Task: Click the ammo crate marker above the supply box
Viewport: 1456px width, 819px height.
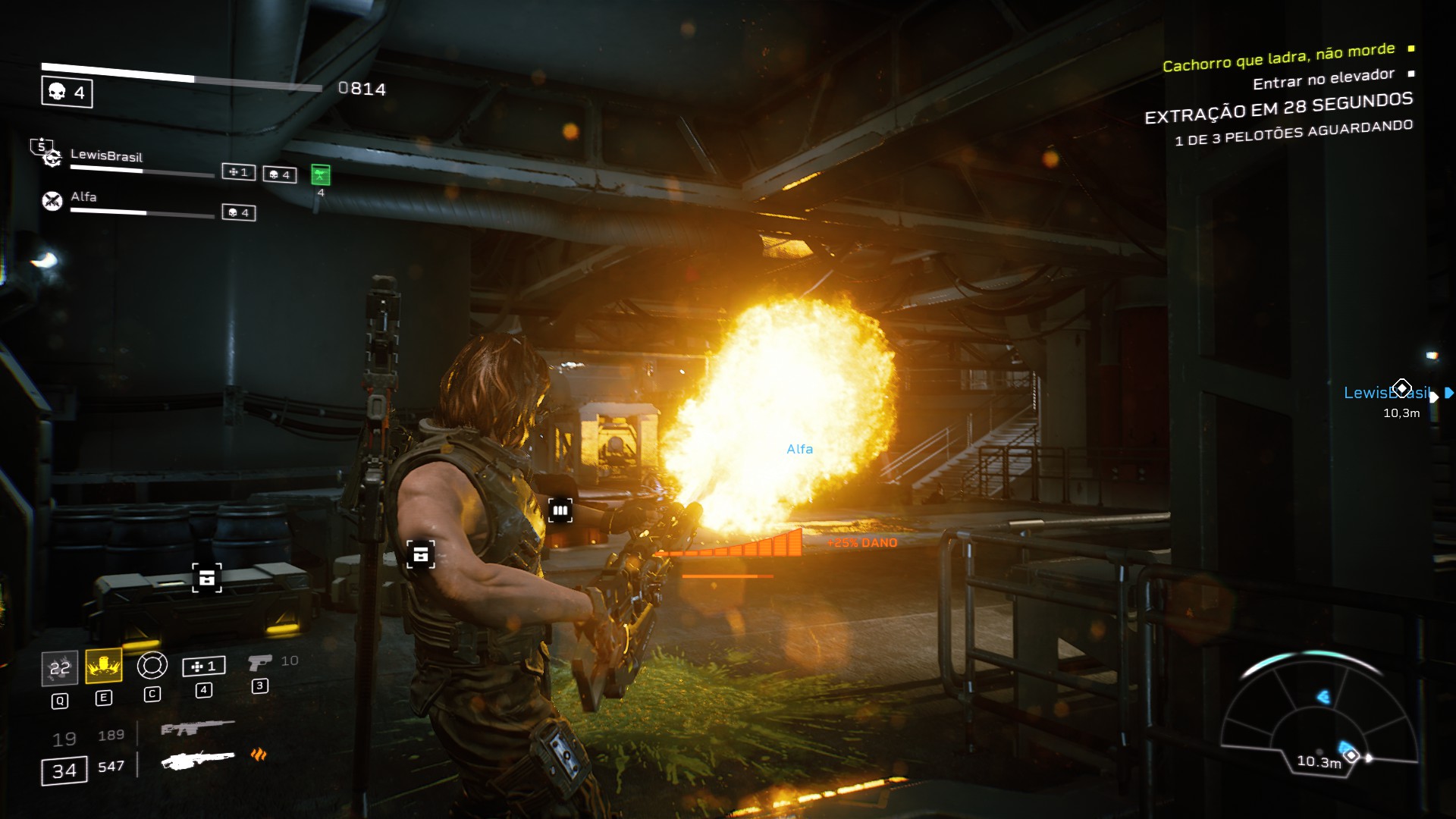Action: (x=206, y=578)
